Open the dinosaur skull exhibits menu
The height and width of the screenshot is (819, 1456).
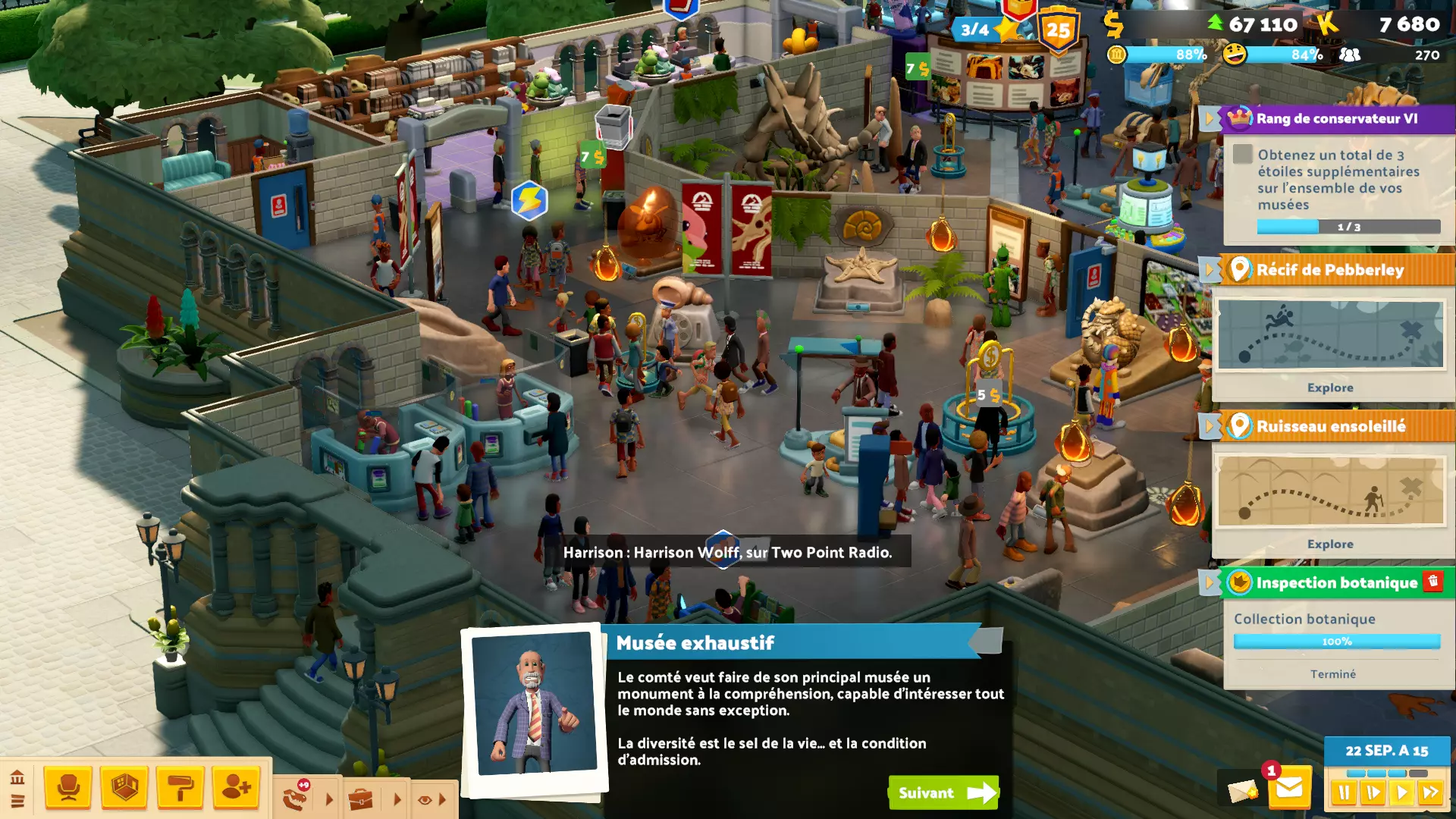pos(296,799)
